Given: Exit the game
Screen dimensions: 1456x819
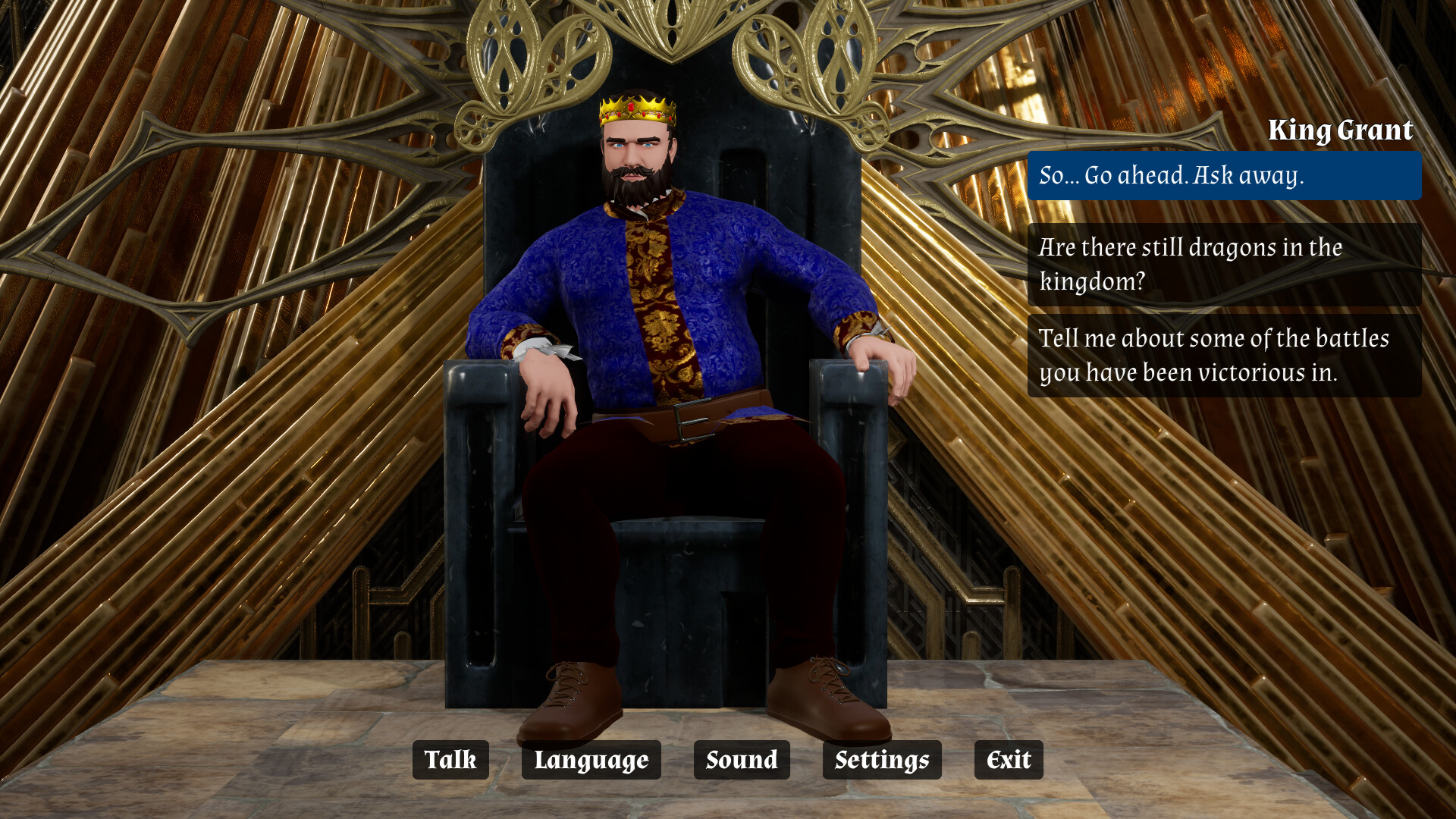Looking at the screenshot, I should pyautogui.click(x=1008, y=760).
